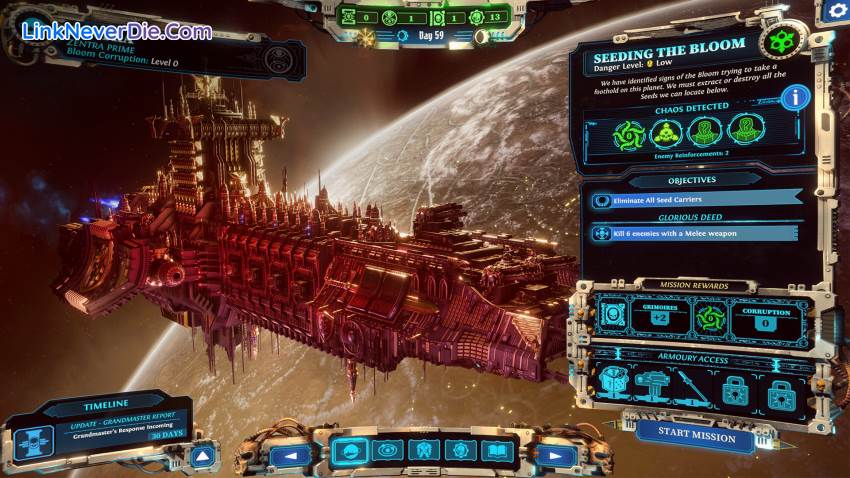Image resolution: width=850 pixels, height=478 pixels.
Task: Open the cog-ringed emblem tab
Action: 458,451
